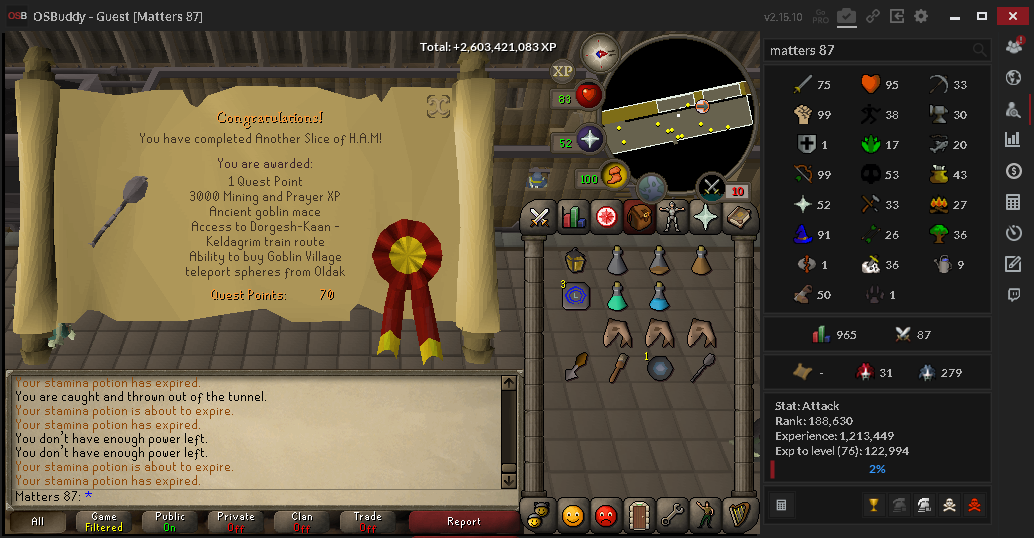Show All chat messages
Screen dimensions: 1034x538
pos(38,521)
